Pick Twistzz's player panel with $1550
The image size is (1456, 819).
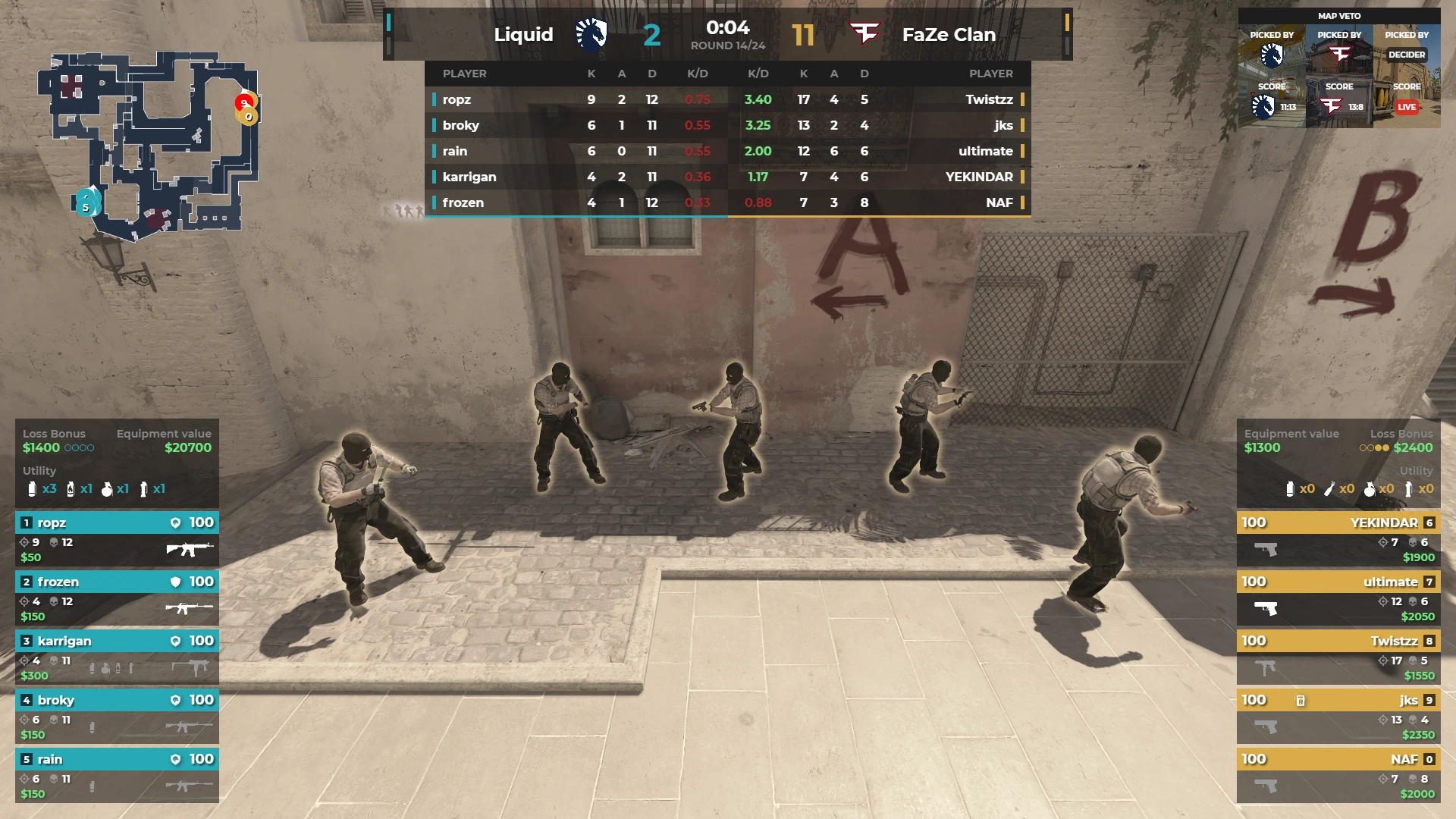pos(1338,657)
